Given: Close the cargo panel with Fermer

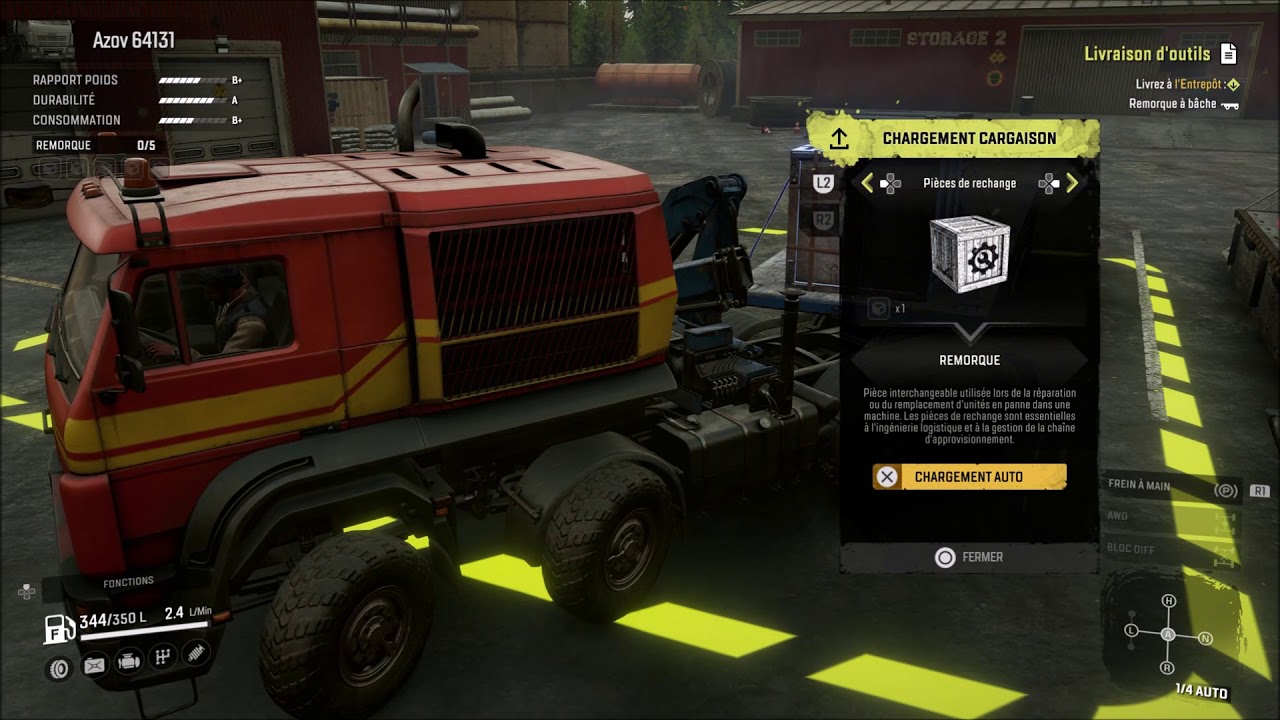Looking at the screenshot, I should point(968,557).
